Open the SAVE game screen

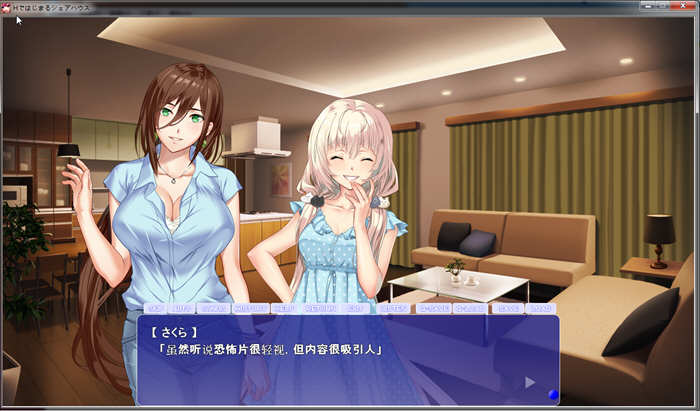509,309
